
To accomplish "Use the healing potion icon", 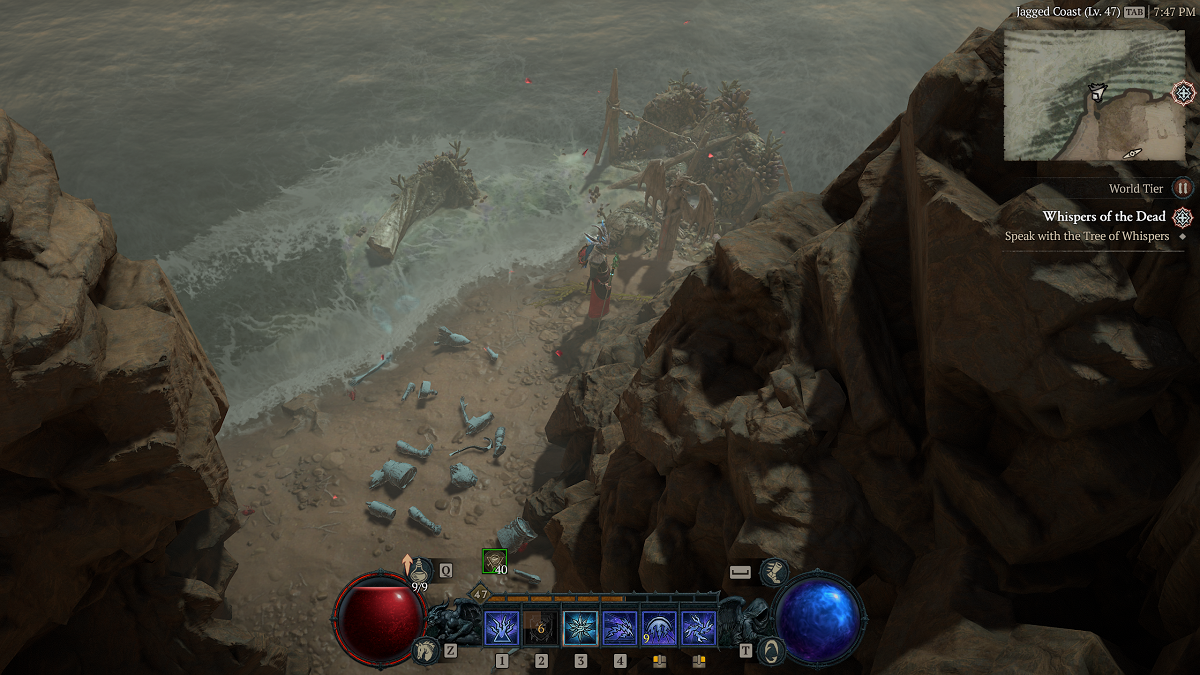I will tap(420, 569).
